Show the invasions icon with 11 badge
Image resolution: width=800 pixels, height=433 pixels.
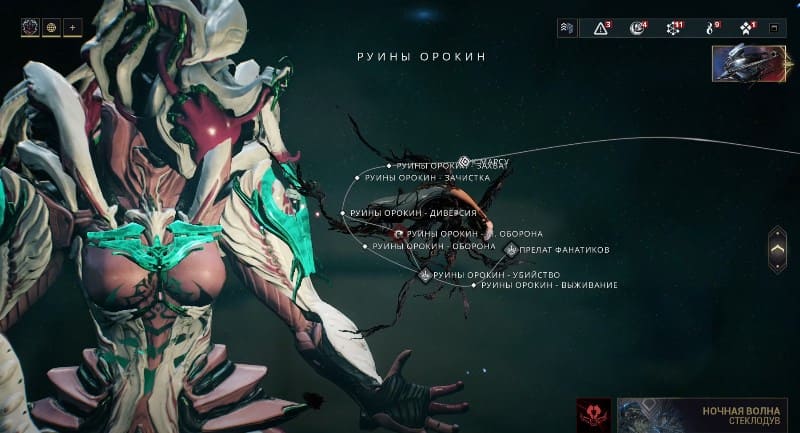point(673,28)
